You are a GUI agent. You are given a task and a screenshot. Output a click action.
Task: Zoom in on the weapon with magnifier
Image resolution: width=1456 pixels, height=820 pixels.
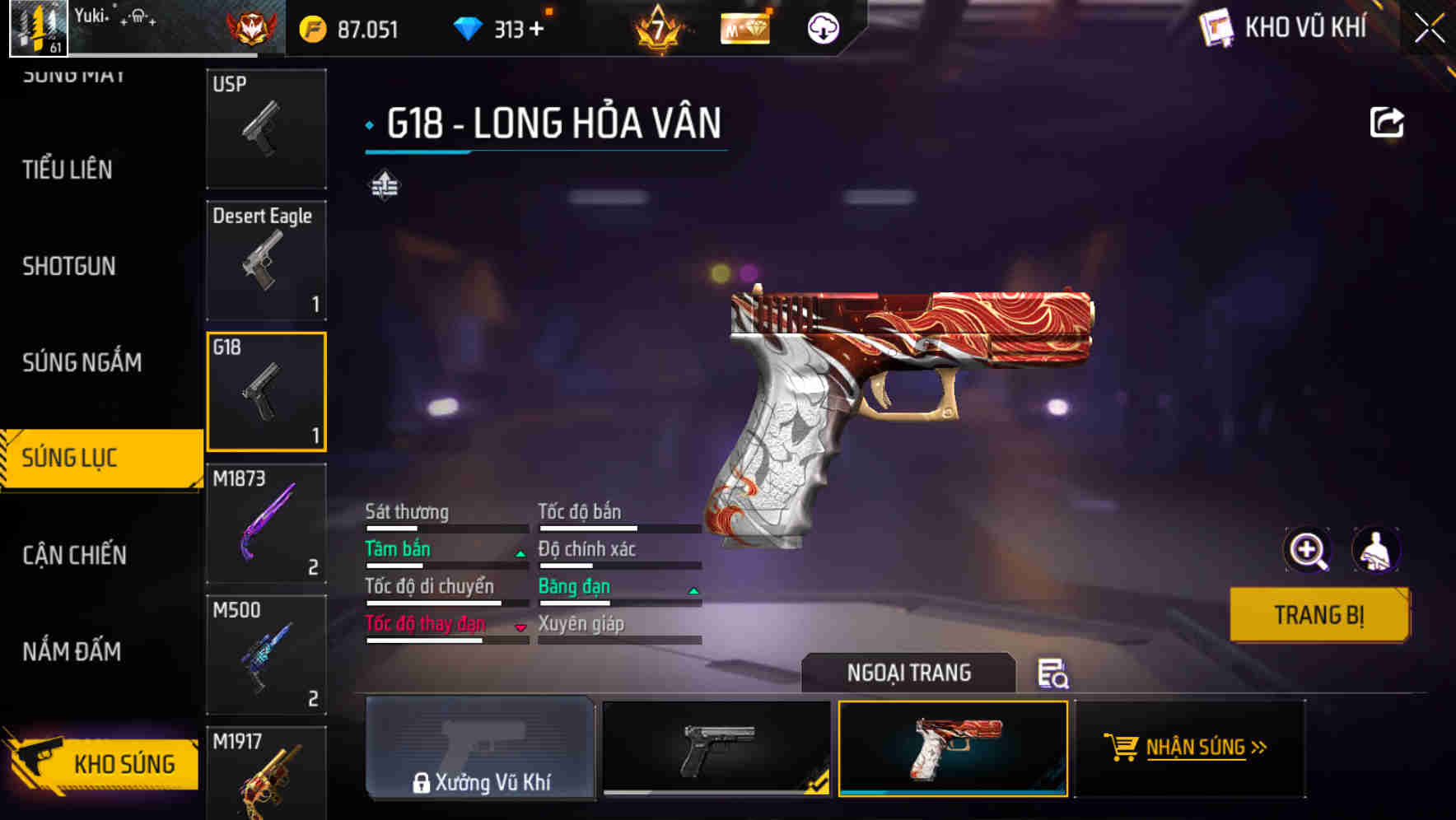click(1307, 550)
